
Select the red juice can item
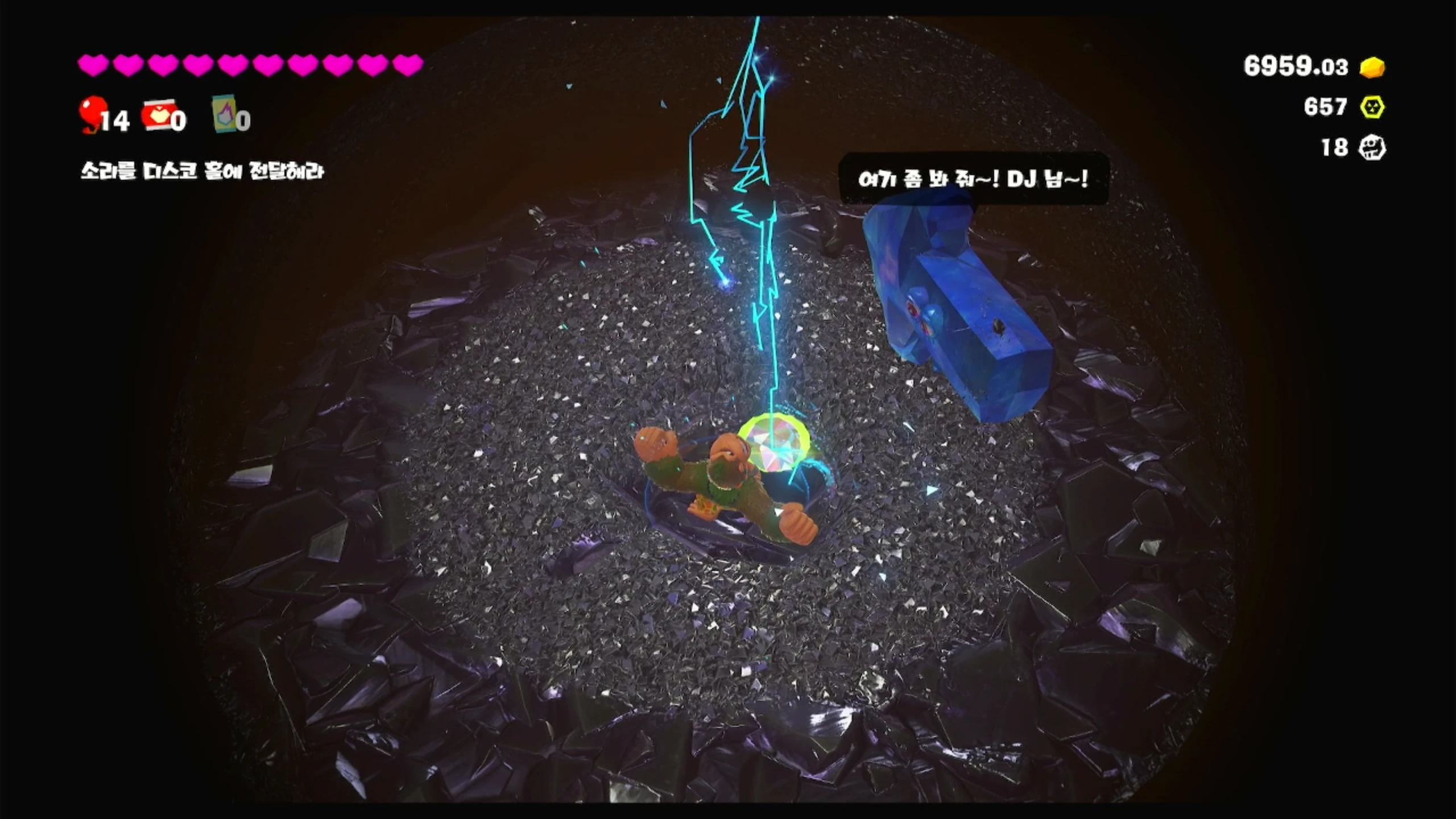point(157,115)
